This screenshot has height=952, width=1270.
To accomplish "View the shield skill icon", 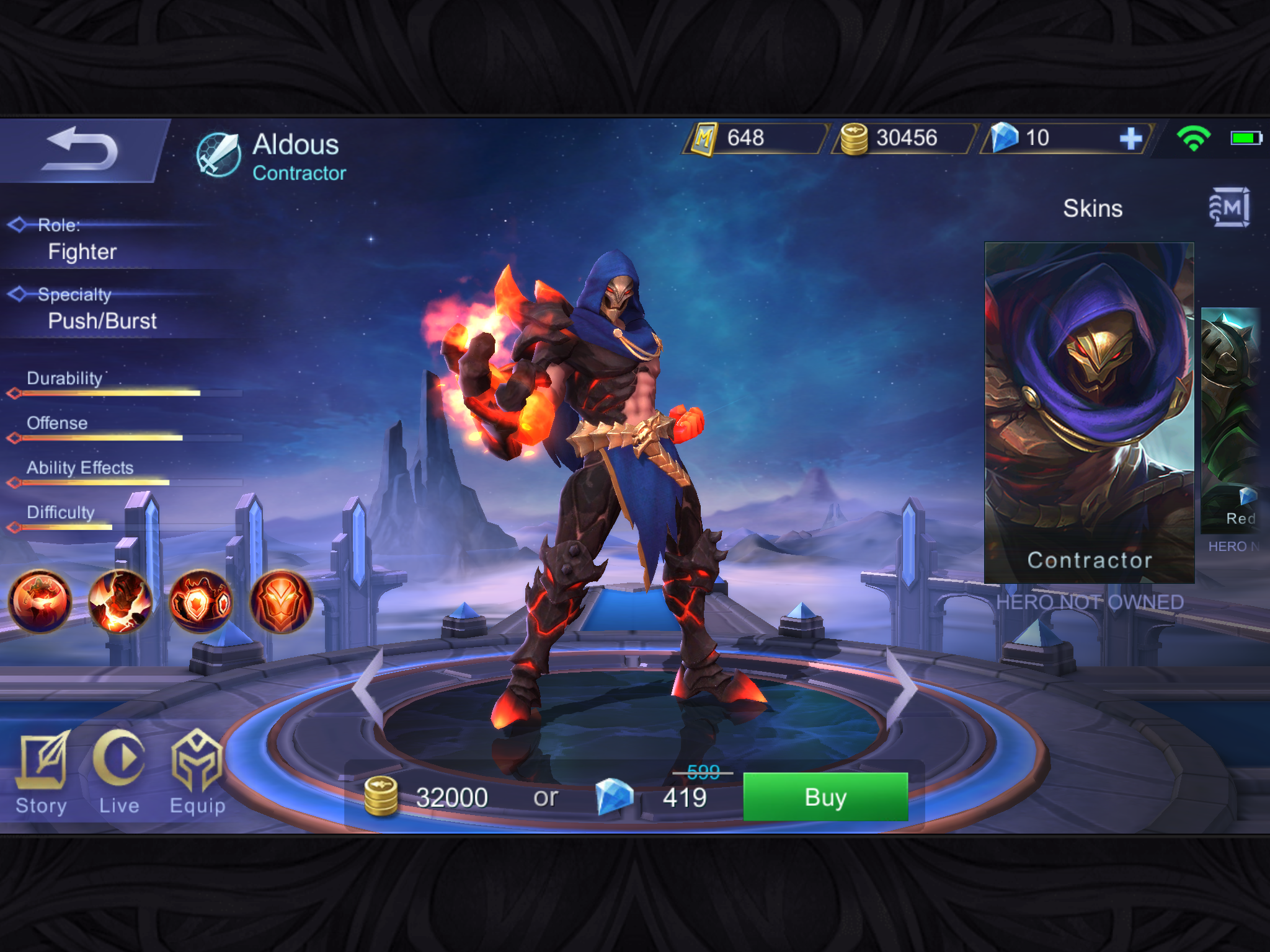I will coord(201,601).
